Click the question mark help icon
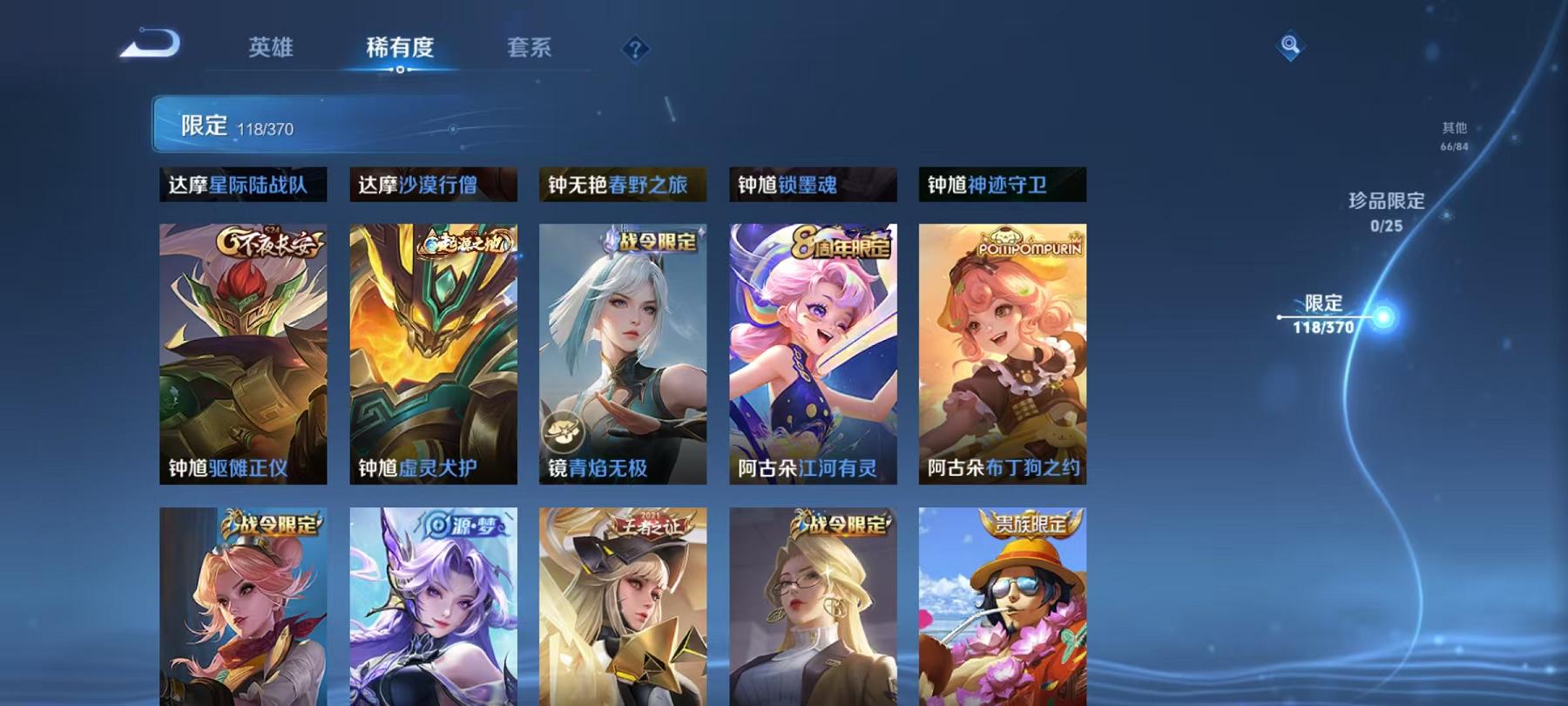Viewport: 1568px width, 706px height. (x=637, y=48)
